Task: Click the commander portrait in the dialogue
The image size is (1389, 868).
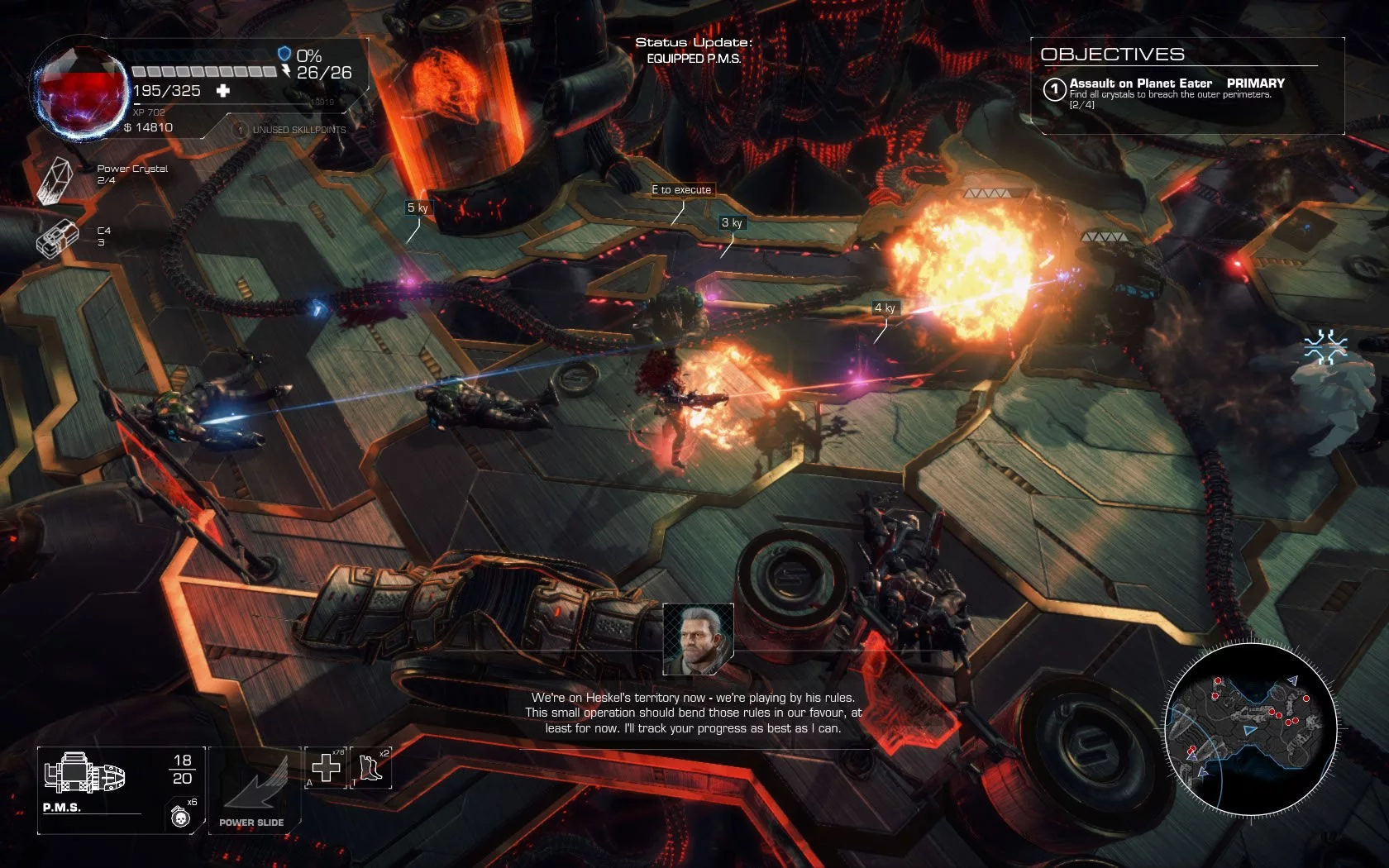Action: click(x=698, y=638)
